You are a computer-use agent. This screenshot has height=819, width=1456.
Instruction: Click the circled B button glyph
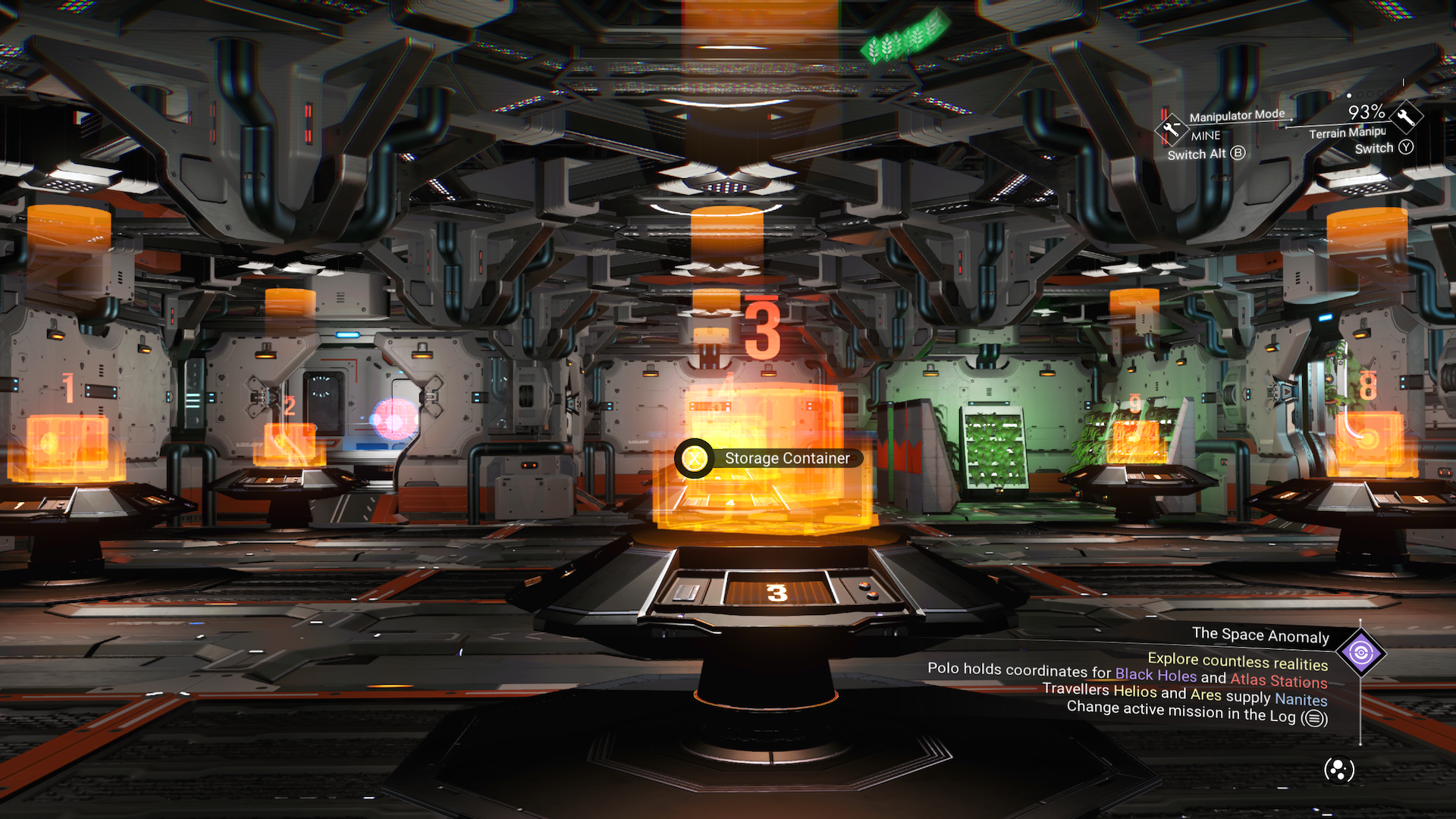tap(1238, 154)
